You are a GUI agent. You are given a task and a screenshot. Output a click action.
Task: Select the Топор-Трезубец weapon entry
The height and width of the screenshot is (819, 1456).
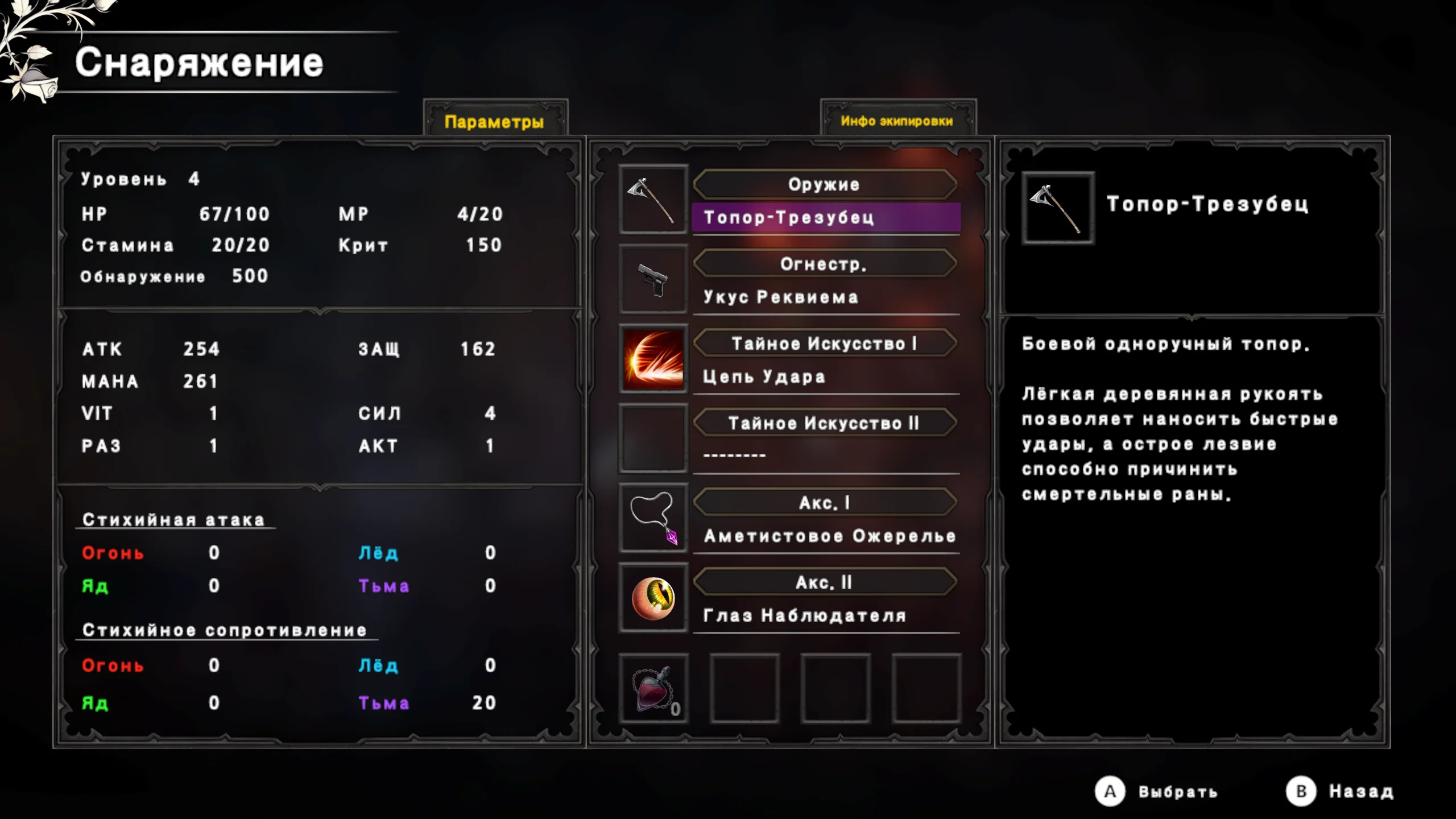tap(826, 217)
